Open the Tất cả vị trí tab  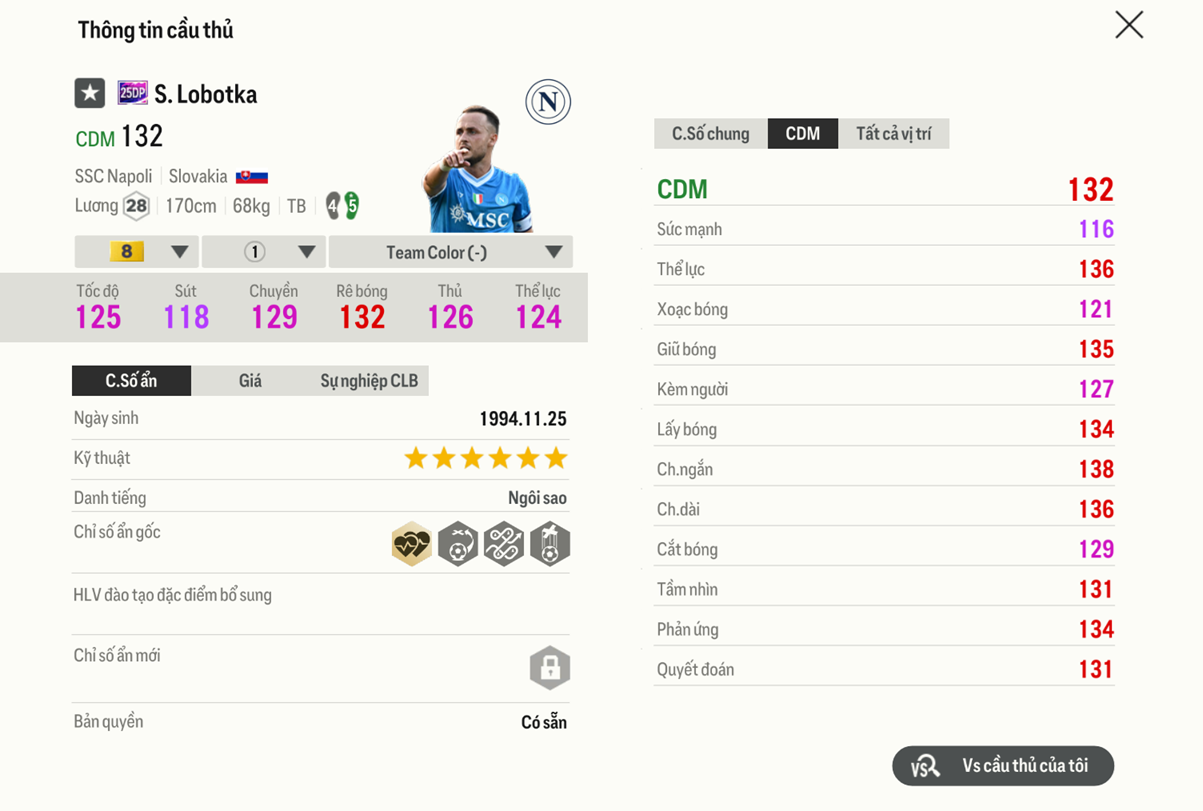point(893,134)
